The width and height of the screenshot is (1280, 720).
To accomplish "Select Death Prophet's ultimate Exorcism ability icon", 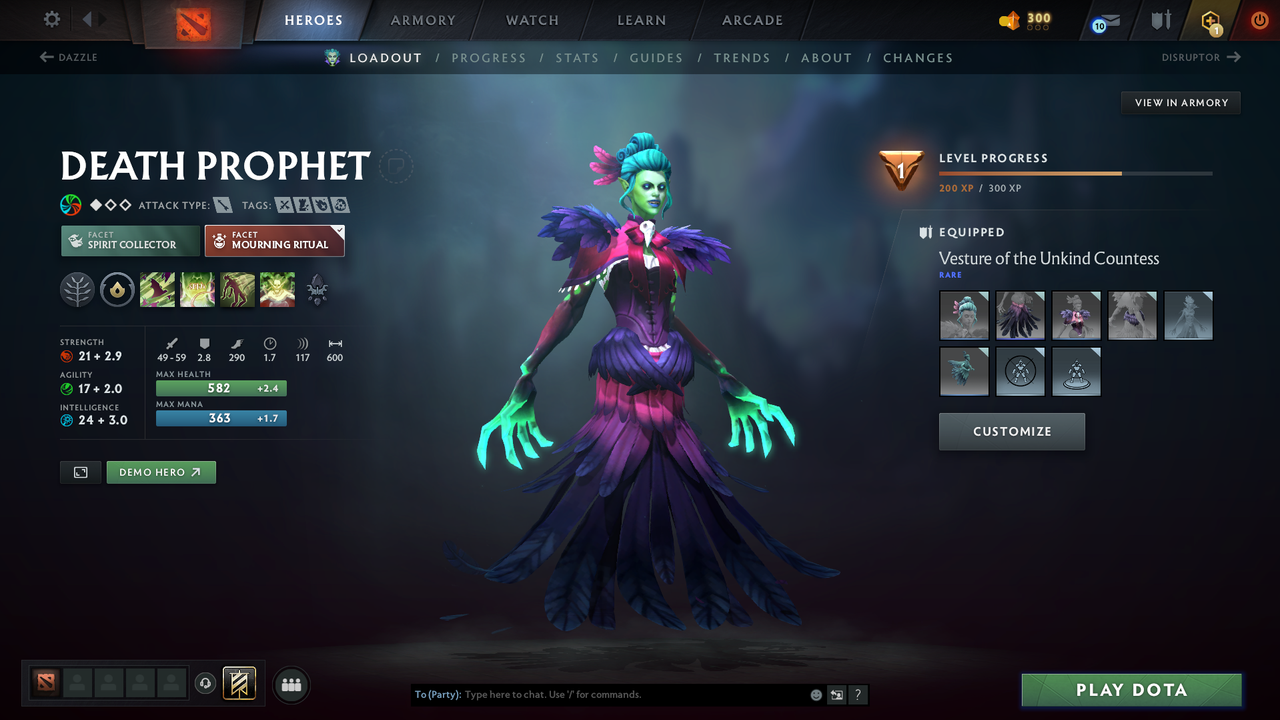I will (x=277, y=290).
